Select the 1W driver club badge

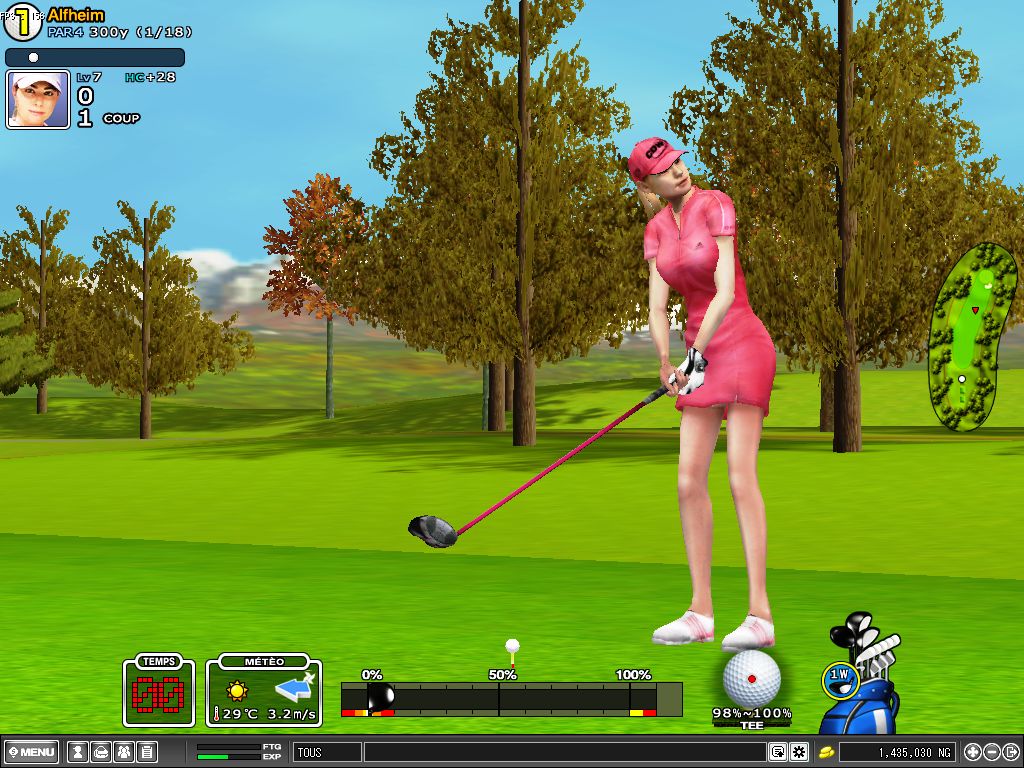[839, 679]
